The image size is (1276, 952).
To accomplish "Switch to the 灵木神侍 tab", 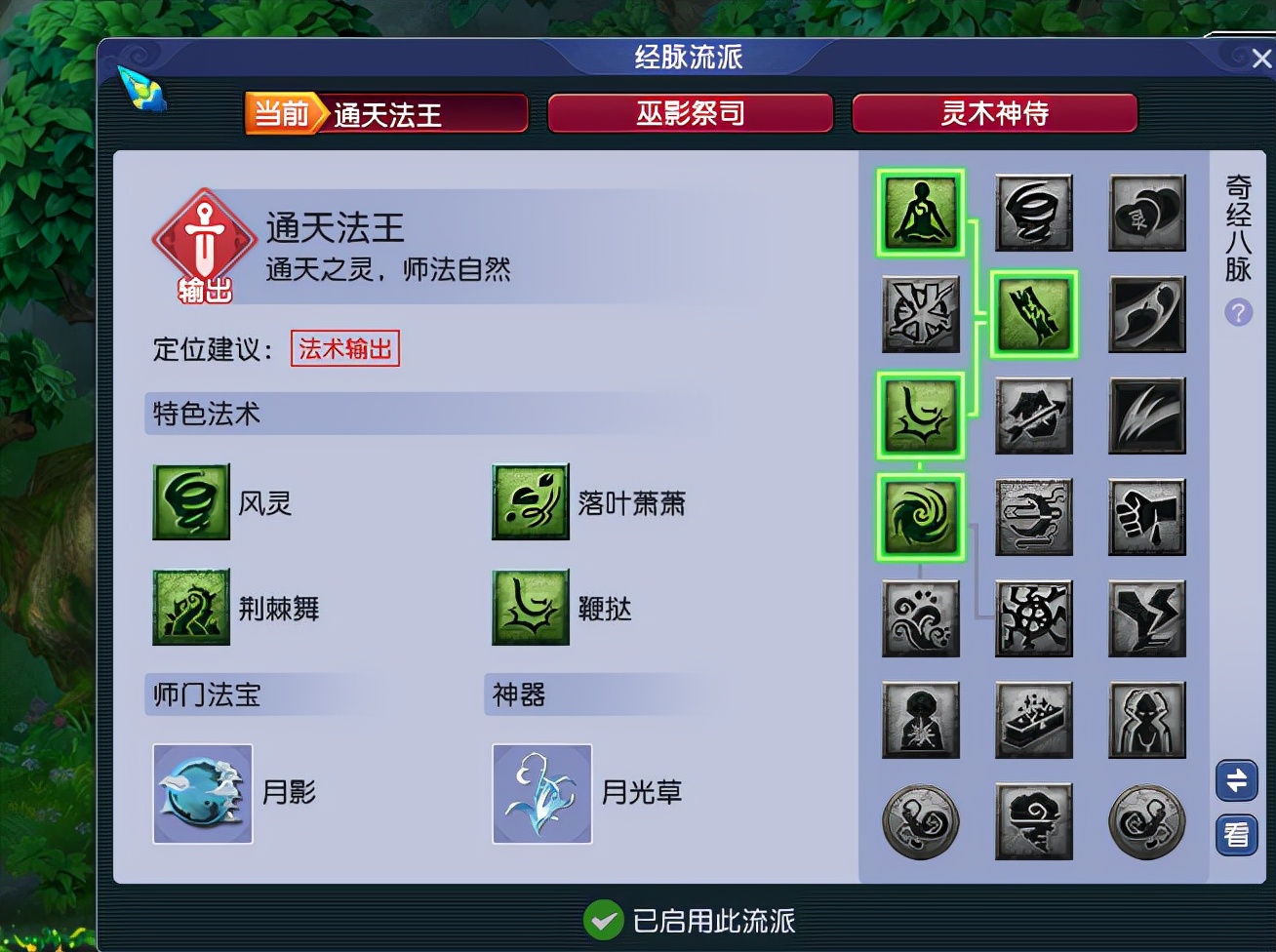I will 994,113.
